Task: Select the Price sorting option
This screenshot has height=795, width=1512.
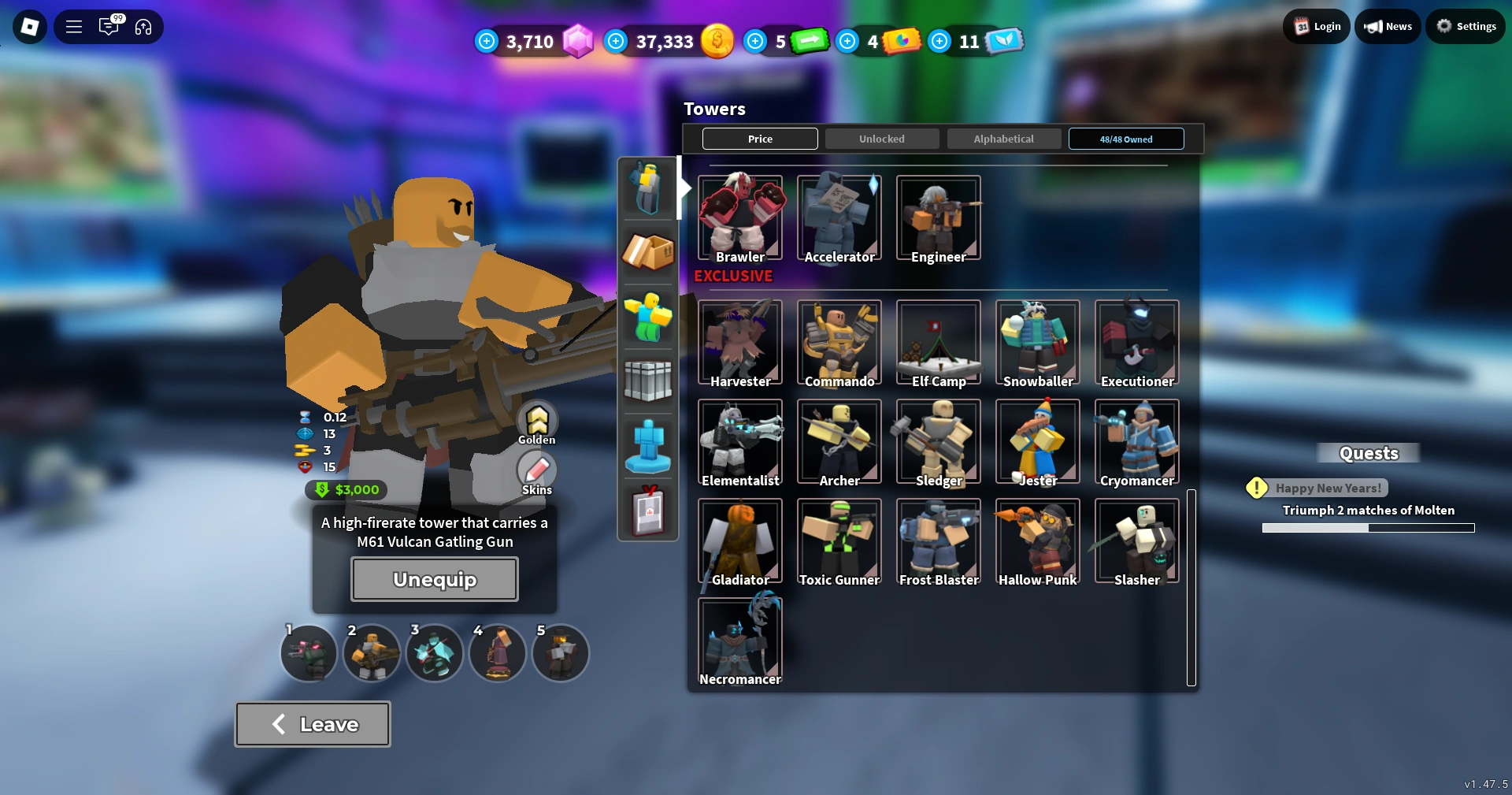Action: tap(759, 139)
